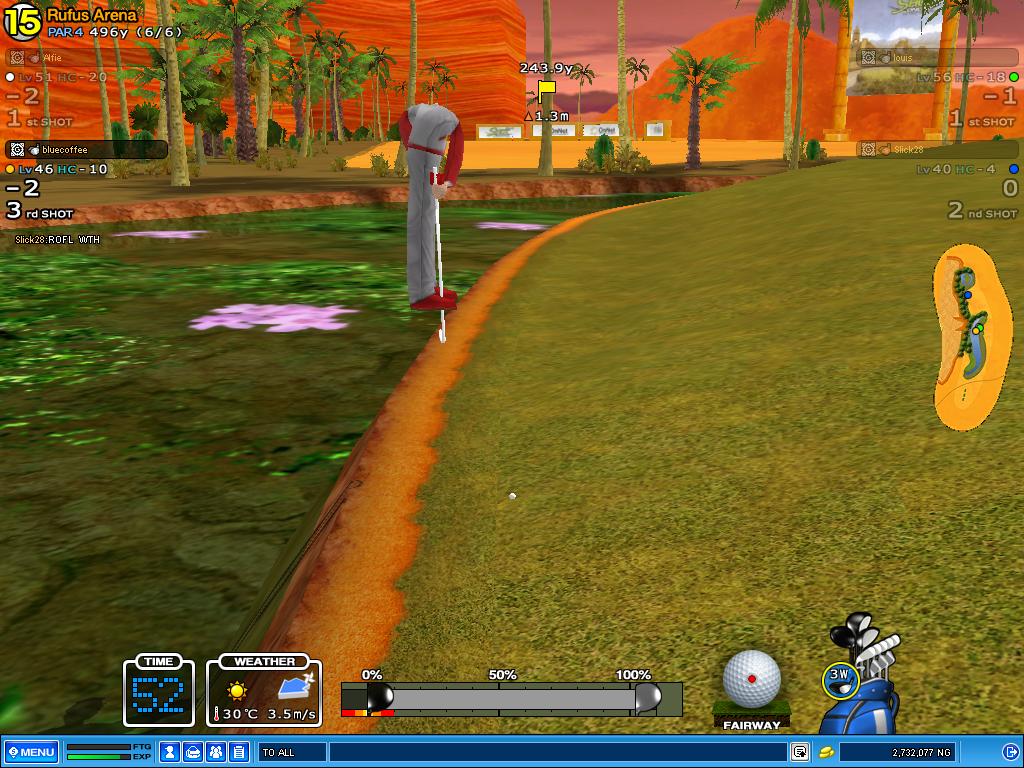
Task: Click the exit arrow button
Action: click(x=1010, y=752)
